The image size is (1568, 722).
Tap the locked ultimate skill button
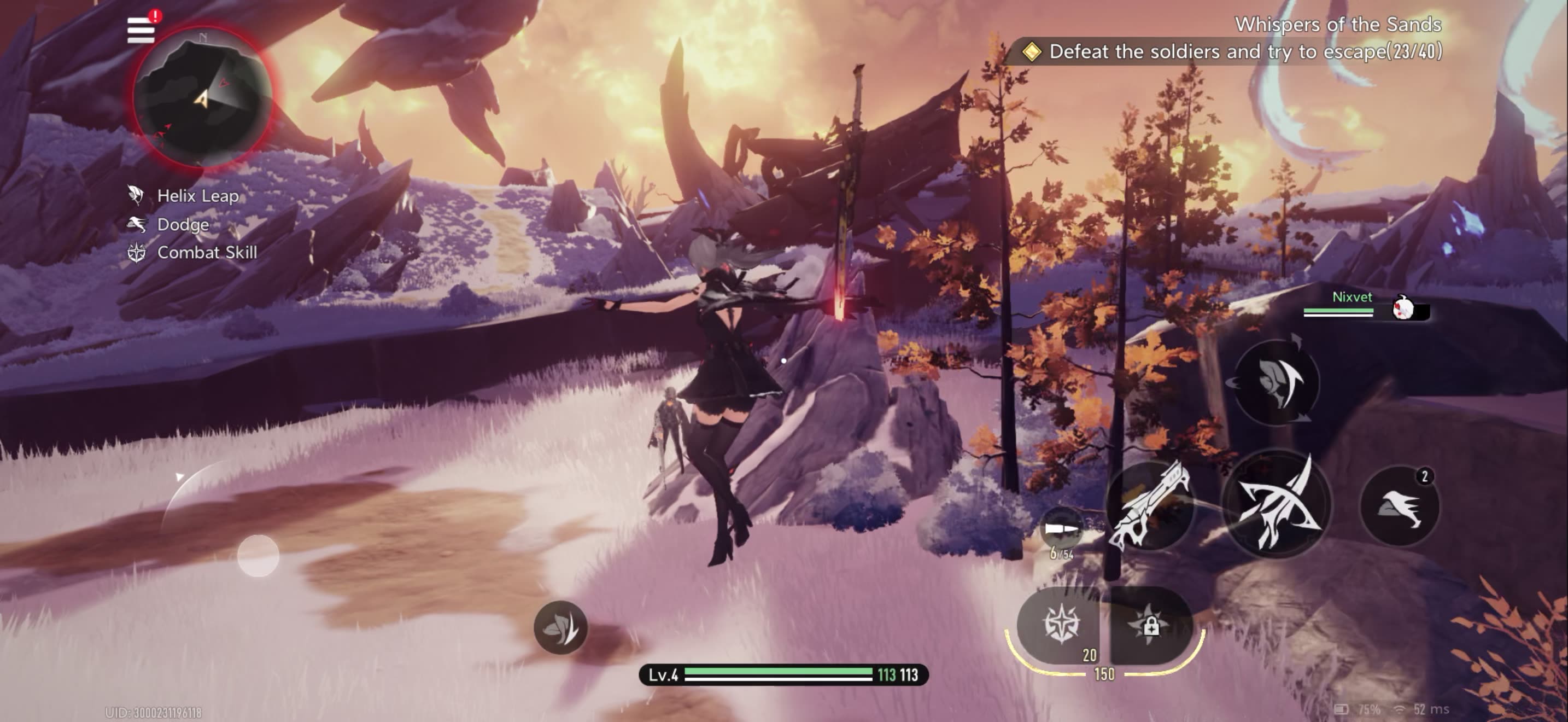(x=1149, y=625)
